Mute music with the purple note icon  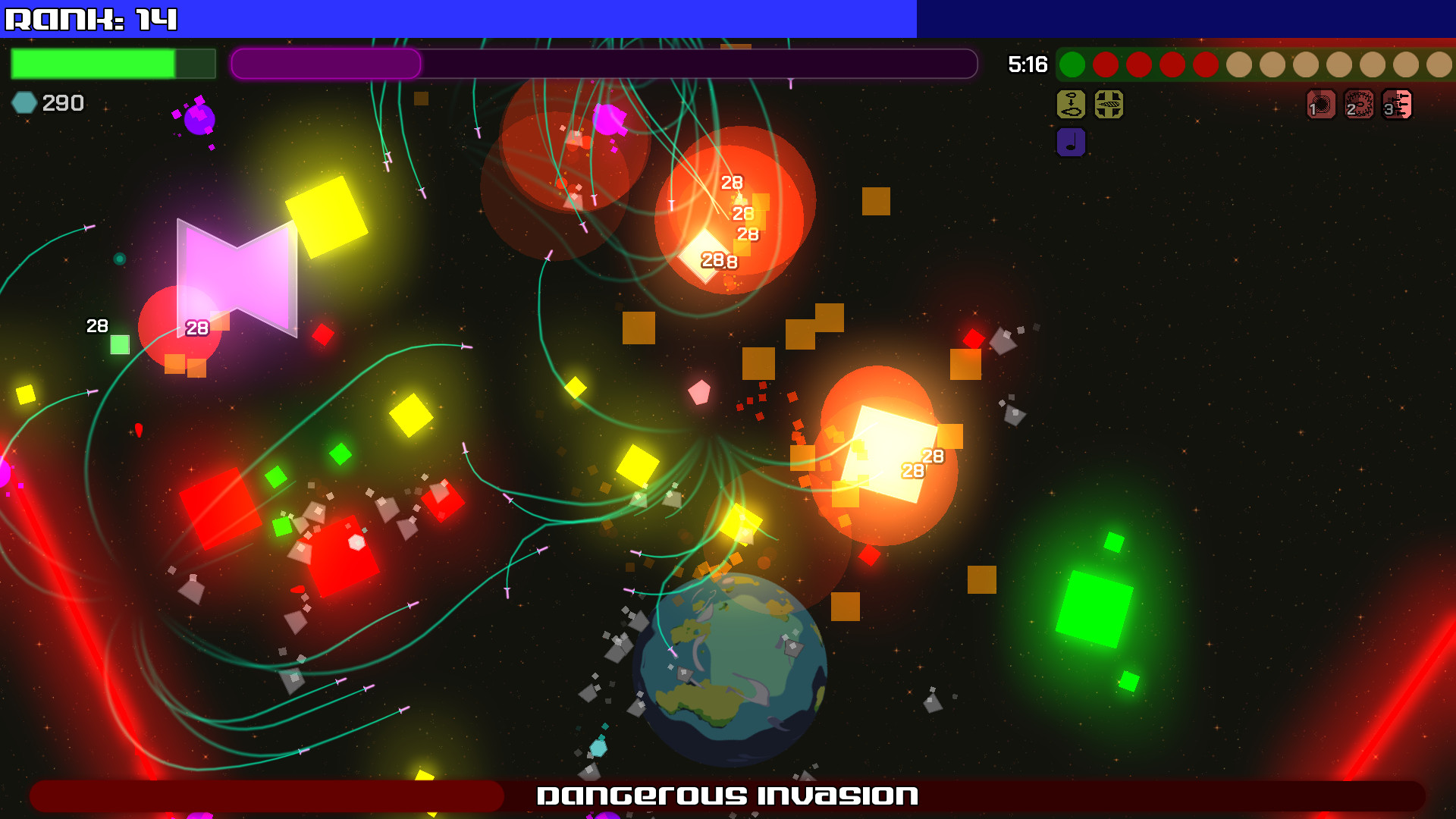click(x=1071, y=142)
